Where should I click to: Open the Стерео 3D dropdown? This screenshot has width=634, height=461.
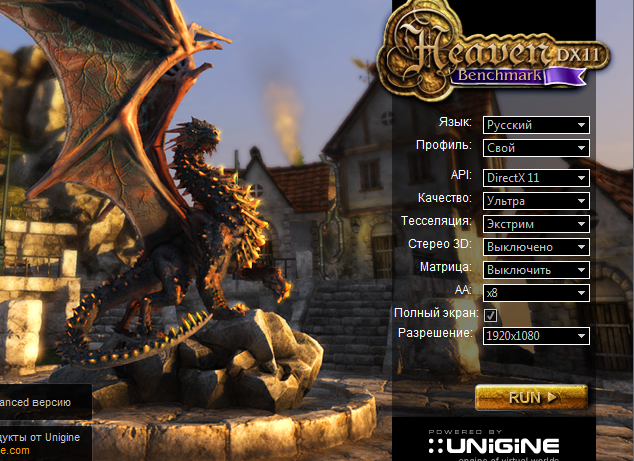tap(536, 247)
